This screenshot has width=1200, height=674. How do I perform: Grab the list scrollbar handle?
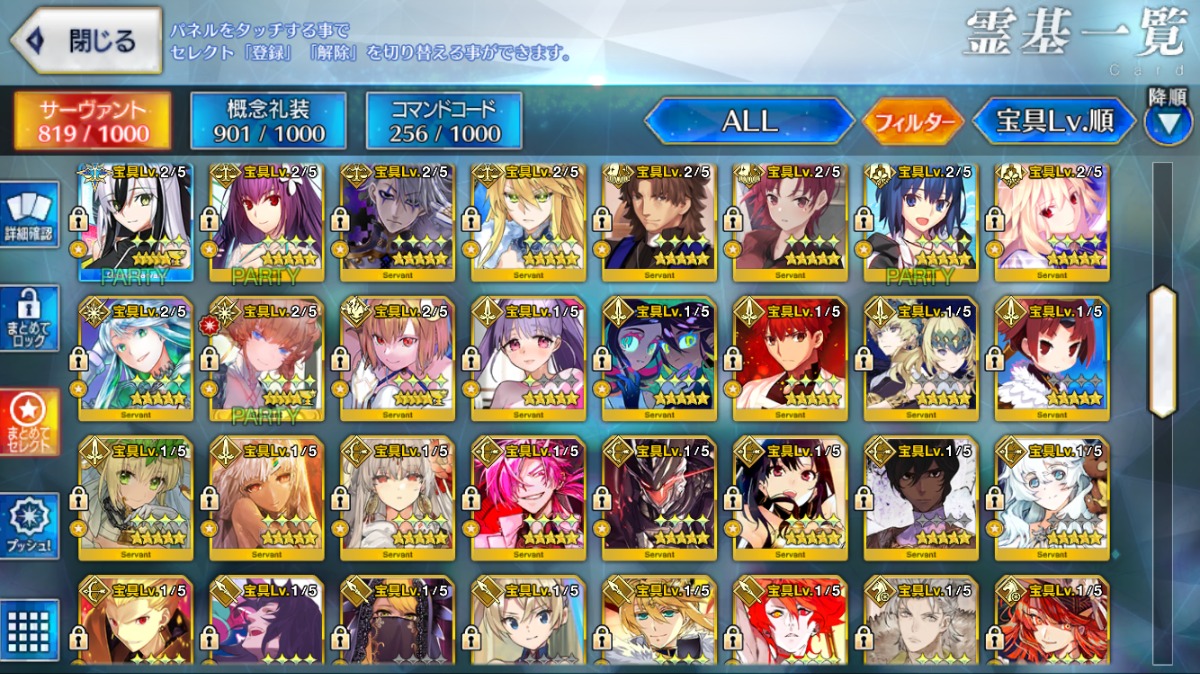click(1162, 351)
